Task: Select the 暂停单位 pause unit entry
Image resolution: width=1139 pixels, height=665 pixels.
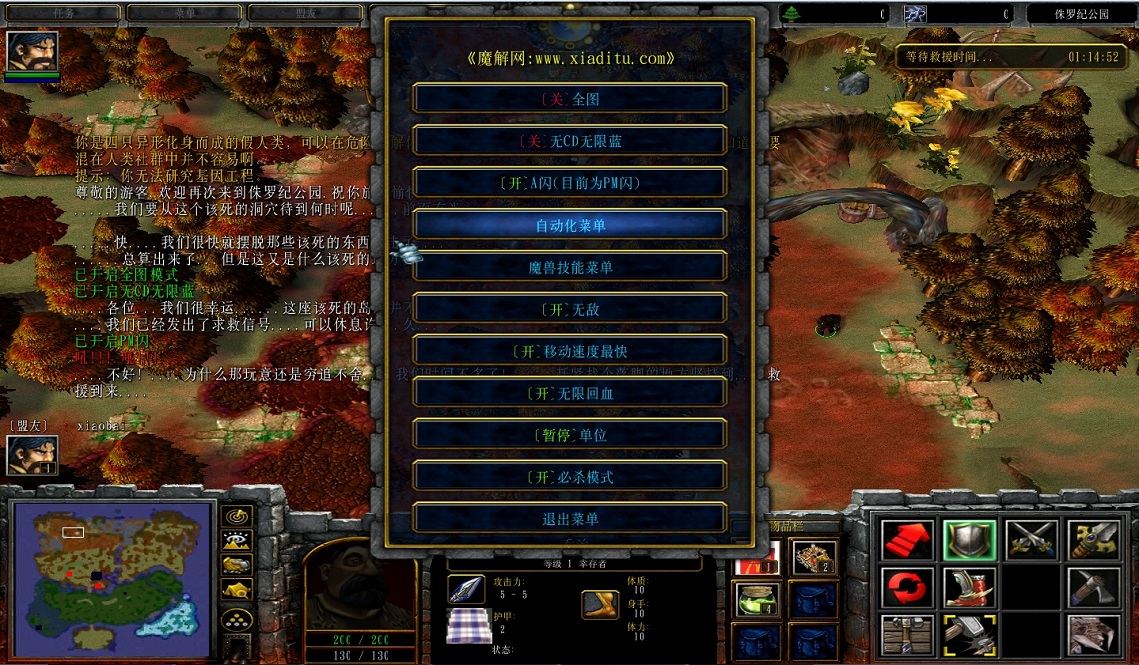Action: (x=570, y=435)
